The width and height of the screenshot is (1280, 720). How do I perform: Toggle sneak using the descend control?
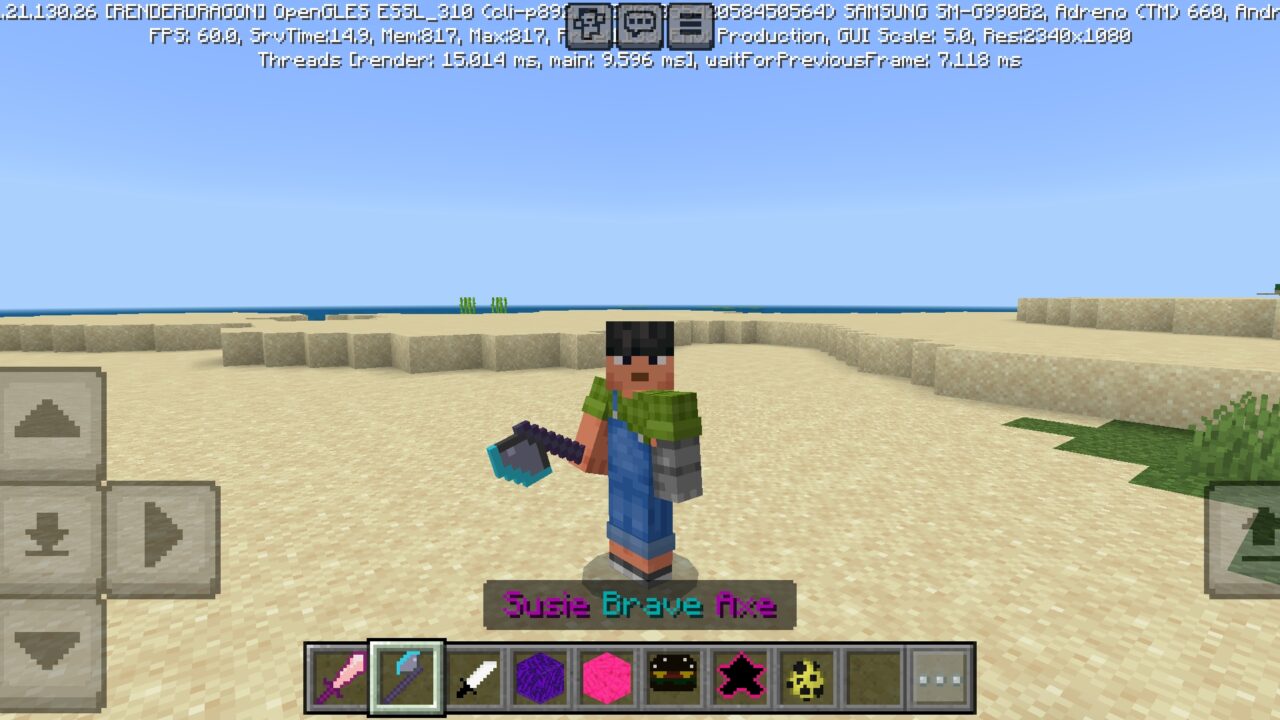[45, 537]
